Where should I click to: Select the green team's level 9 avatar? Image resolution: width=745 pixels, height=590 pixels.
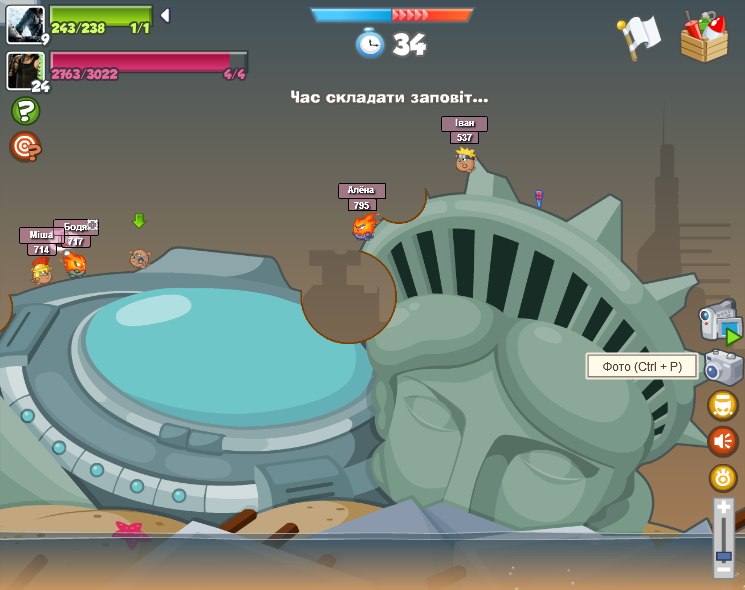pyautogui.click(x=25, y=24)
